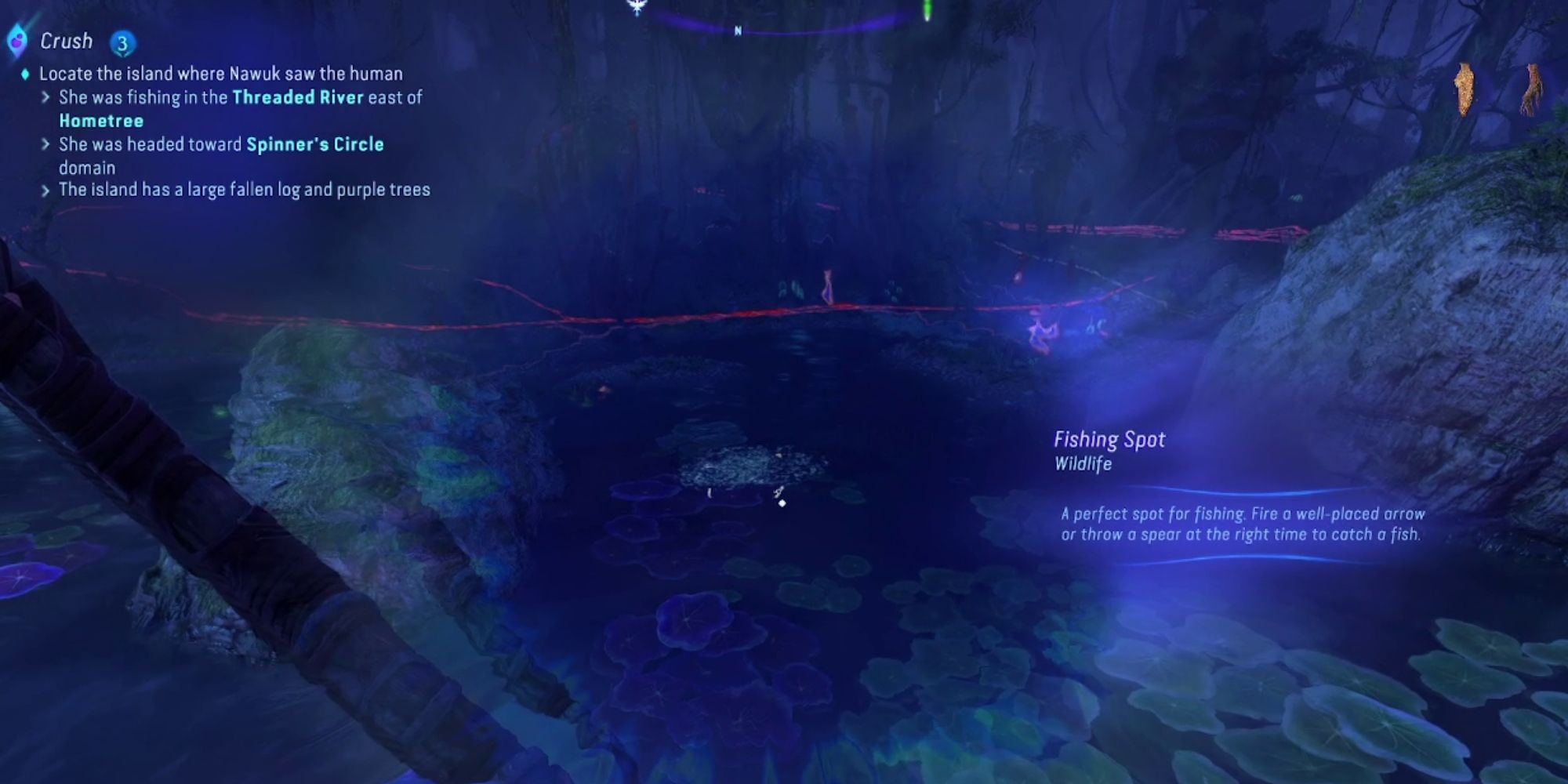Click the green waypoint marker on the compass
The image size is (1568, 784).
(x=927, y=9)
